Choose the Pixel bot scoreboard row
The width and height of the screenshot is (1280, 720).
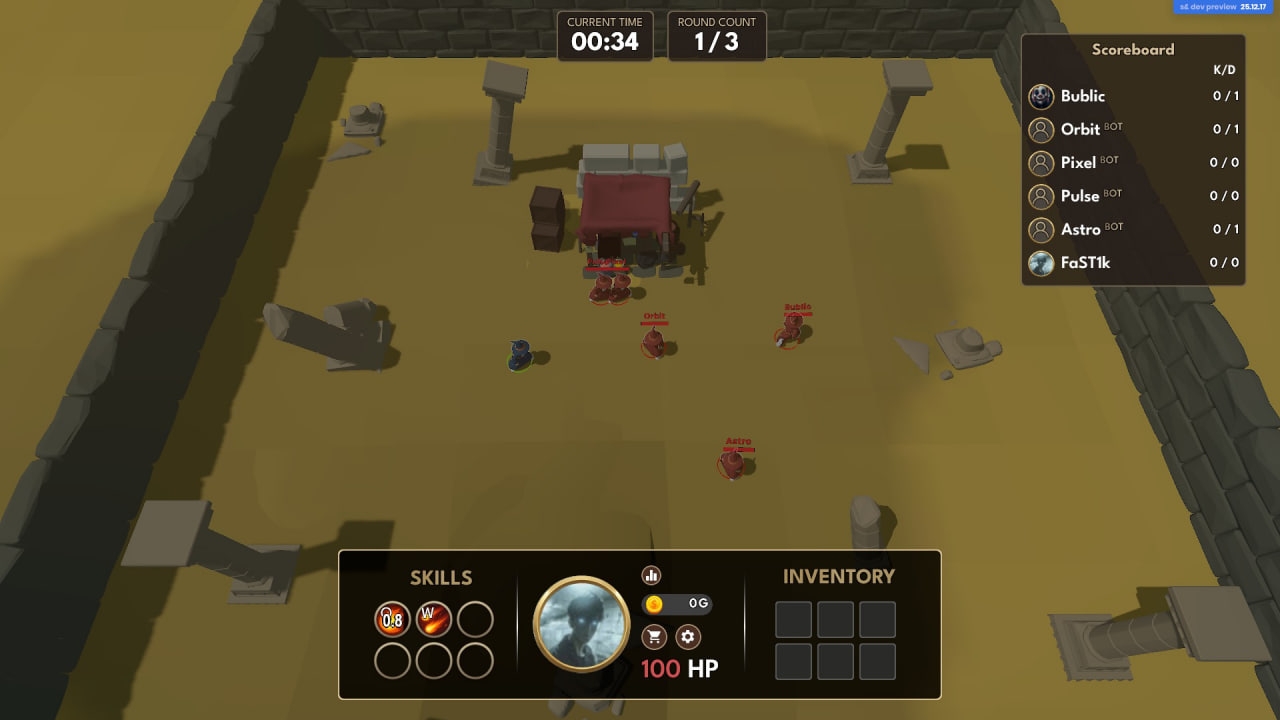pyautogui.click(x=1133, y=162)
